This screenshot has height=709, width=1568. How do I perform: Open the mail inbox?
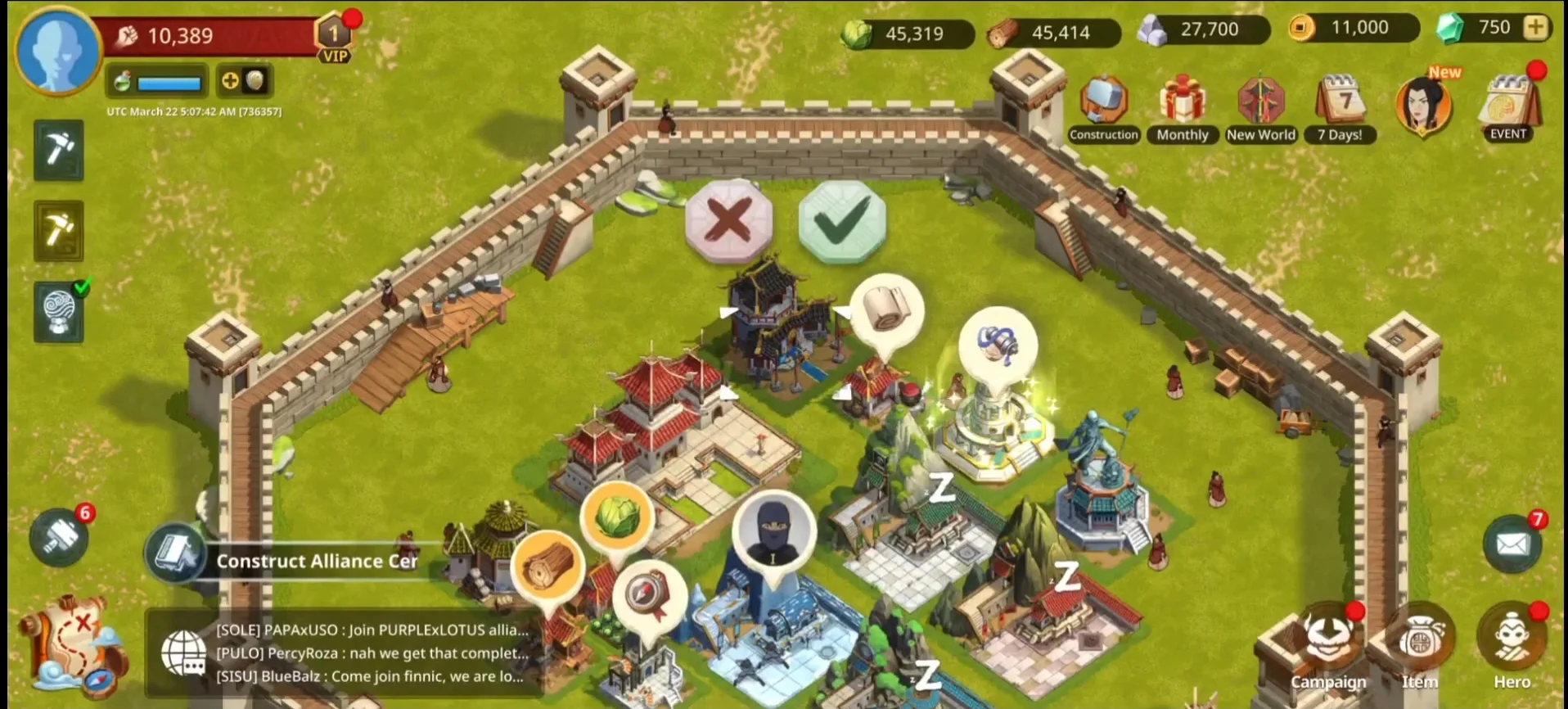click(1512, 543)
